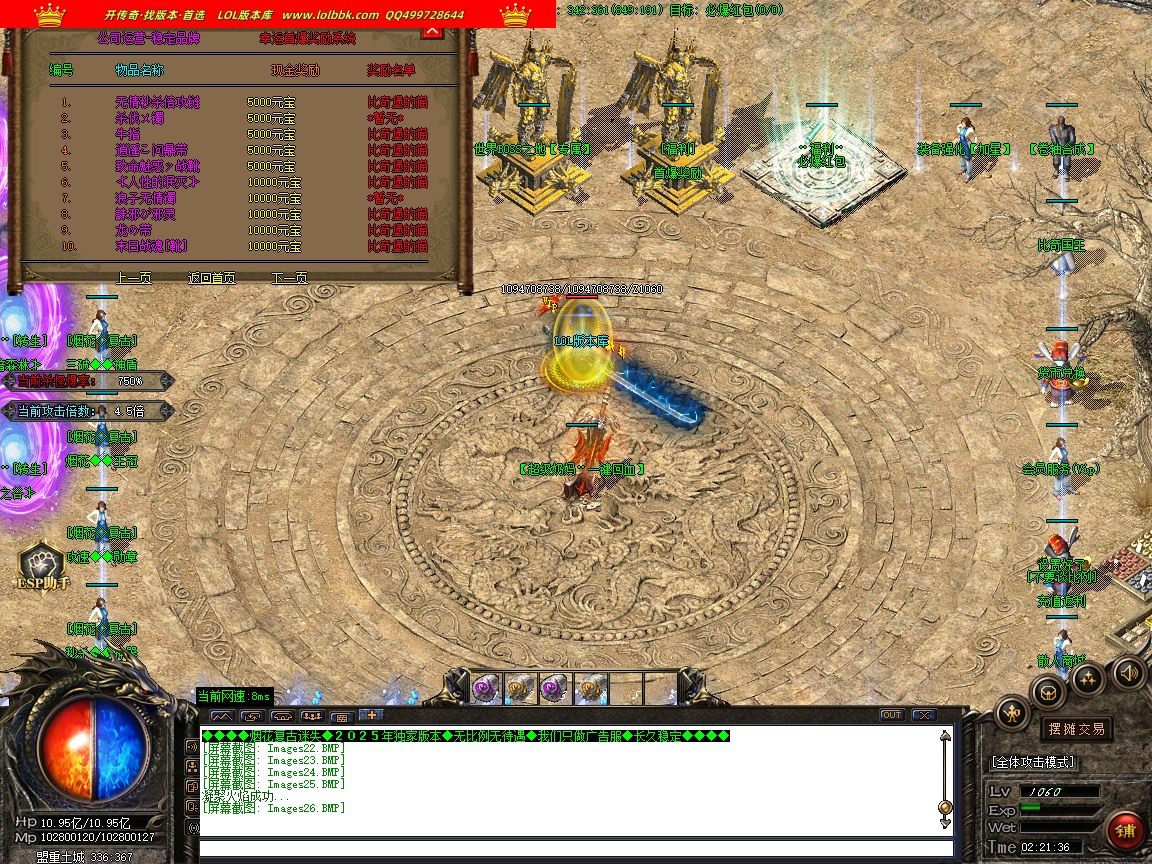Image resolution: width=1152 pixels, height=864 pixels.
Task: Click the red 铺 shop button
Action: click(1126, 831)
